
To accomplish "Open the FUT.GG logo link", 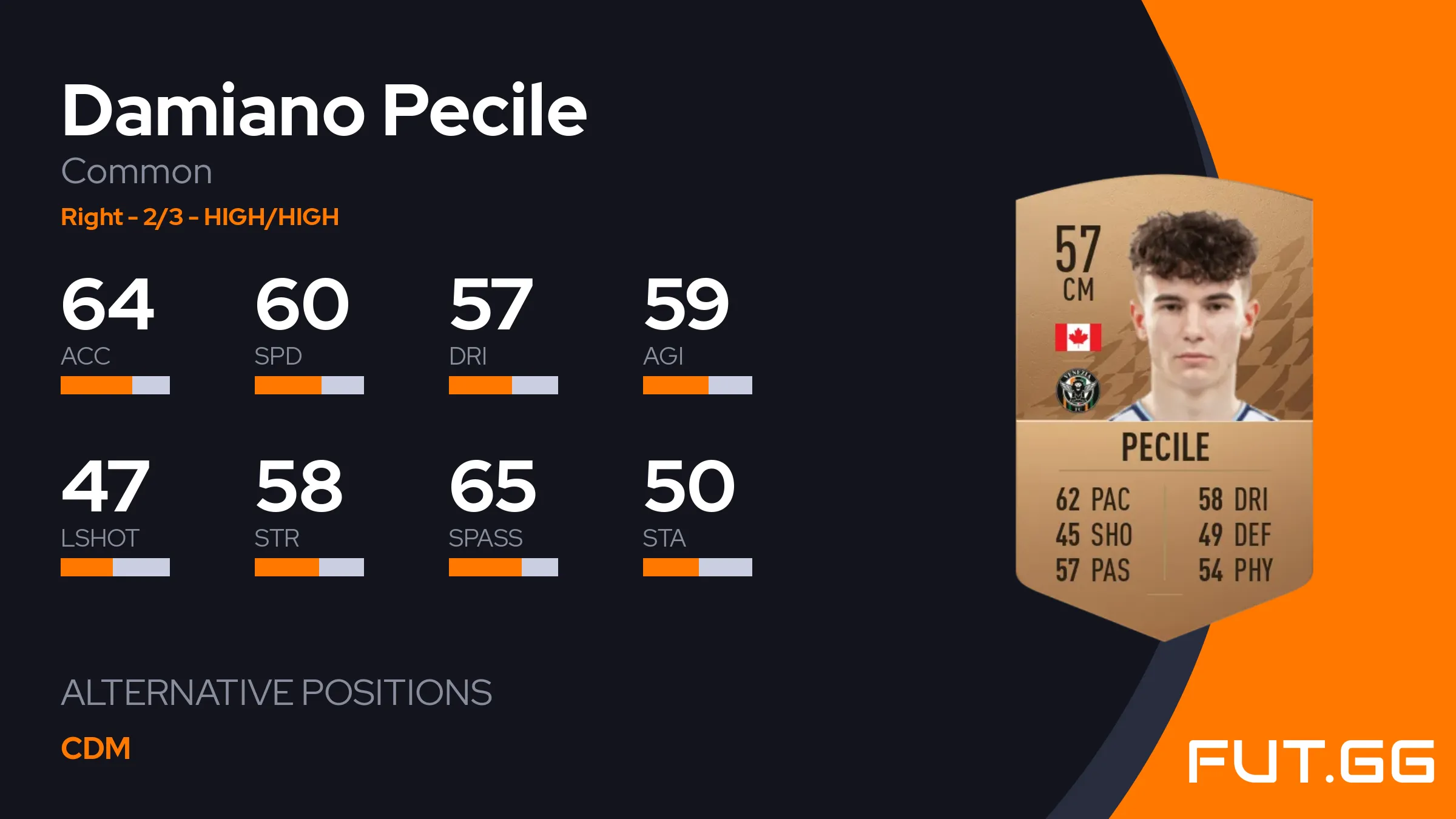I will 1310,761.
